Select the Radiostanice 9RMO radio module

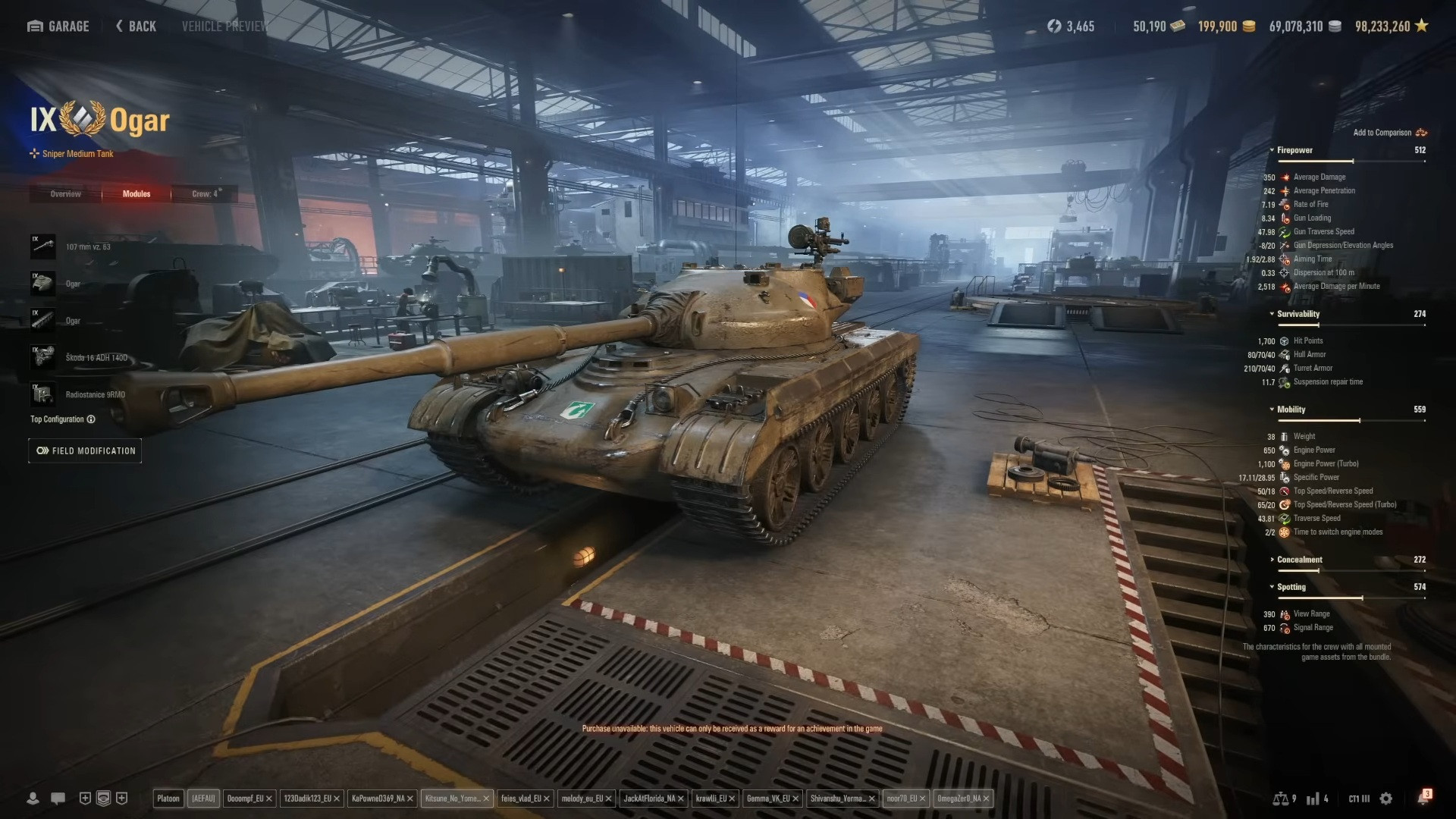[x=42, y=394]
